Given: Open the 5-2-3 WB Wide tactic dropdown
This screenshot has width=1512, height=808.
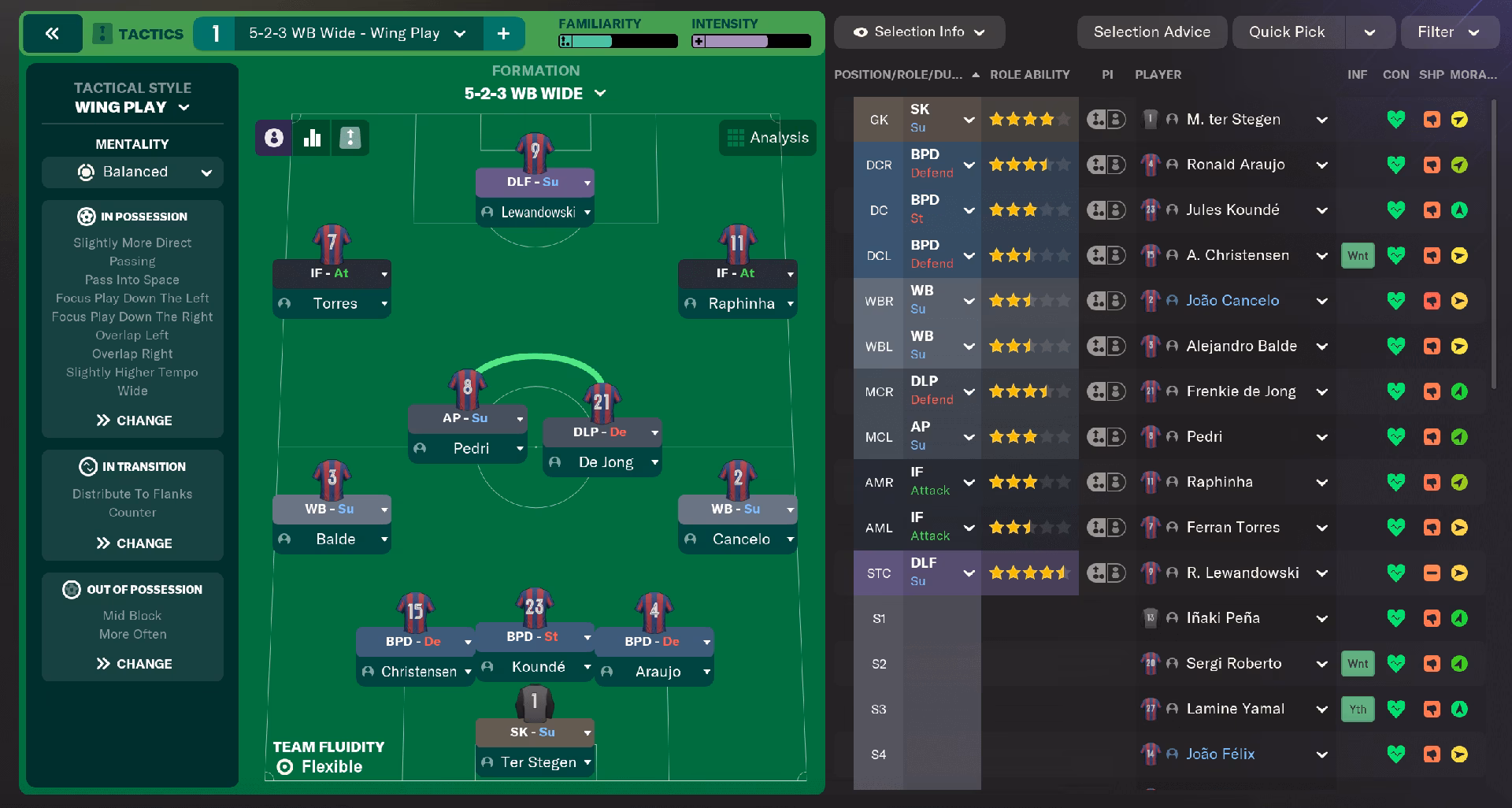Looking at the screenshot, I should click(x=459, y=33).
